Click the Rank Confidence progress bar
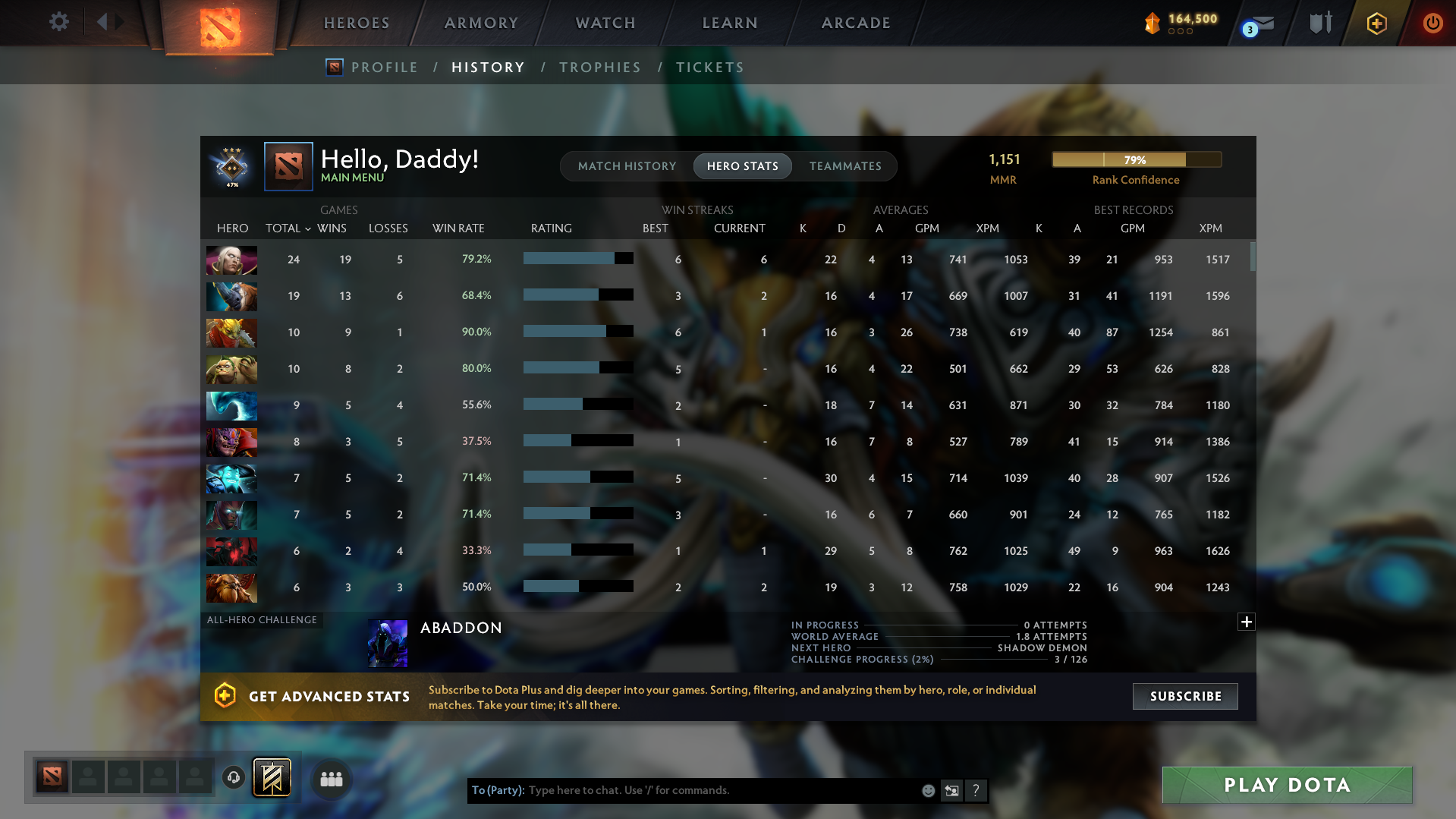This screenshot has height=819, width=1456. pos(1136,159)
